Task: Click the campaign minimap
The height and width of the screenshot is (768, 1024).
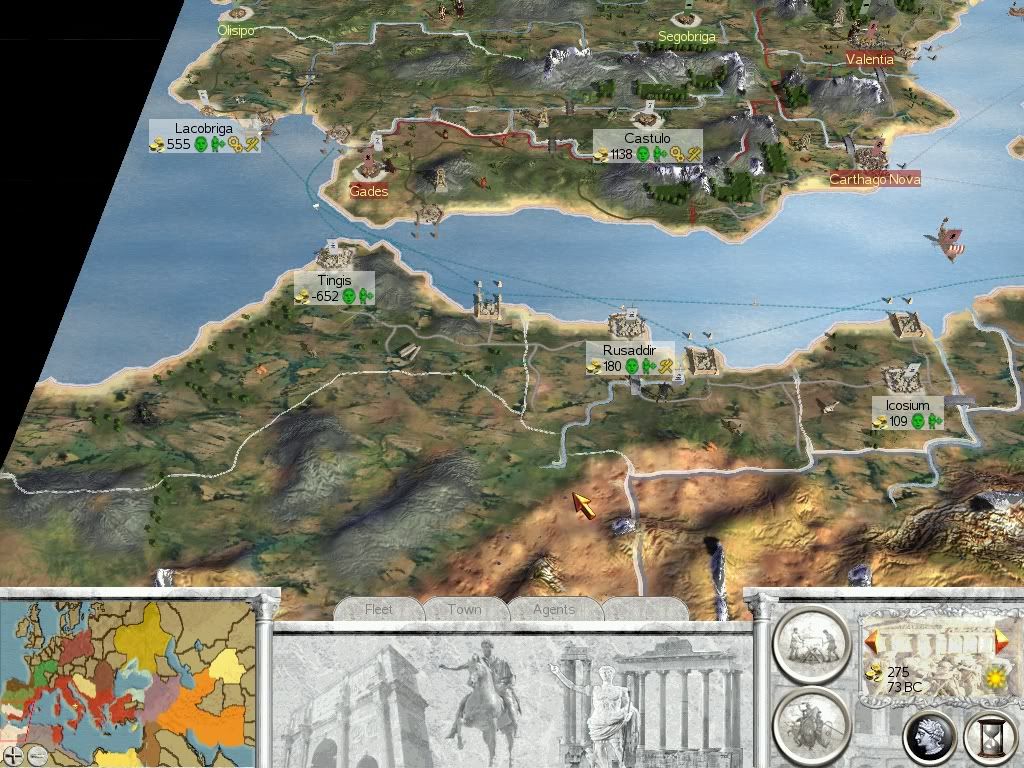Action: coord(128,672)
